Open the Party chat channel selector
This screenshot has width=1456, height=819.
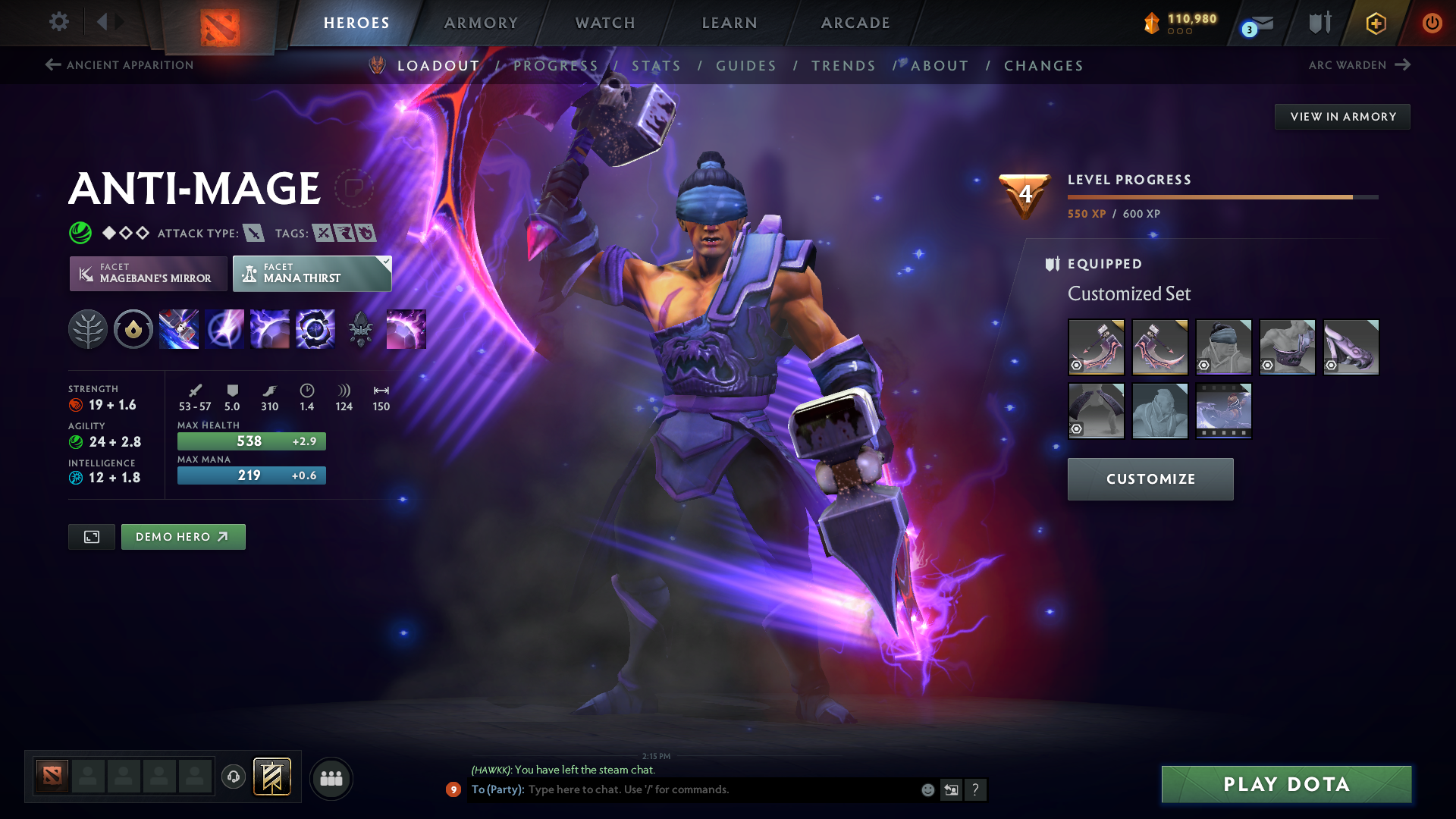click(497, 789)
